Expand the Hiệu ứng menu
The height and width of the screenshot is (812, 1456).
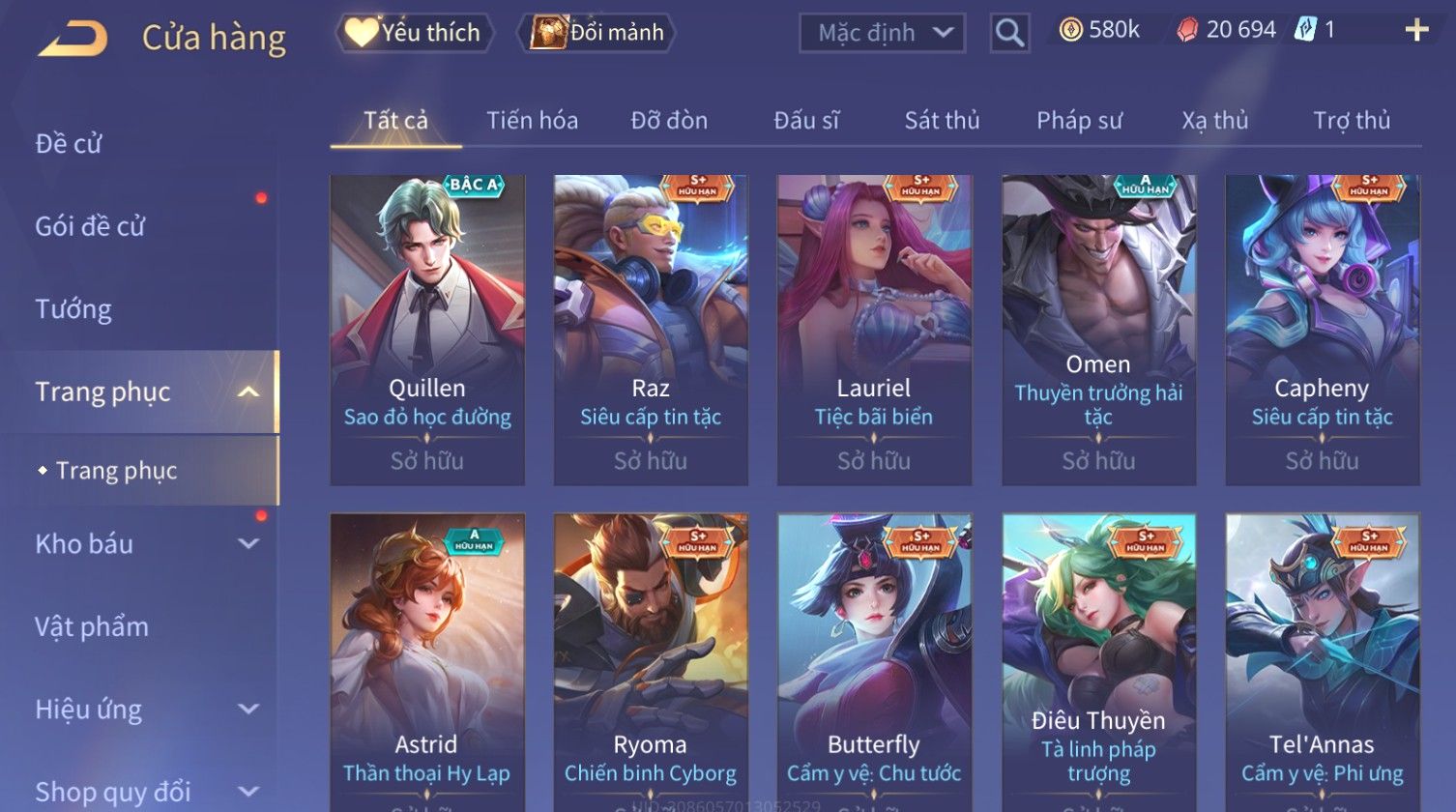tap(145, 710)
